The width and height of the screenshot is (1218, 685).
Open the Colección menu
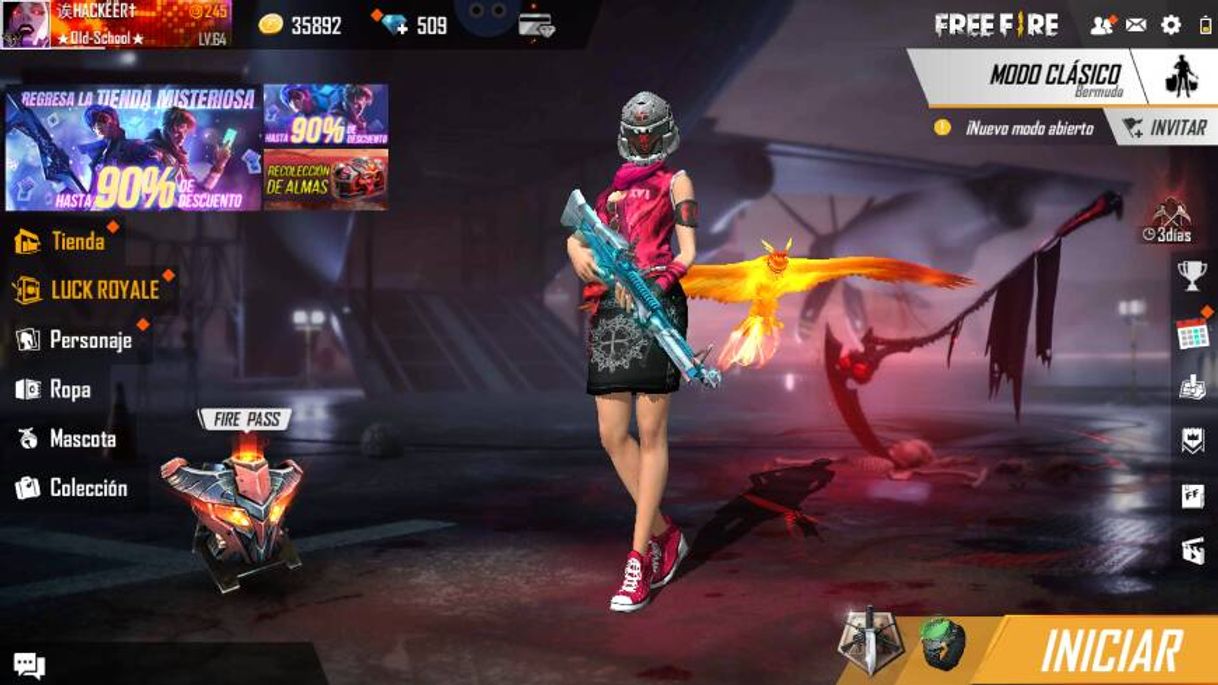(72, 488)
